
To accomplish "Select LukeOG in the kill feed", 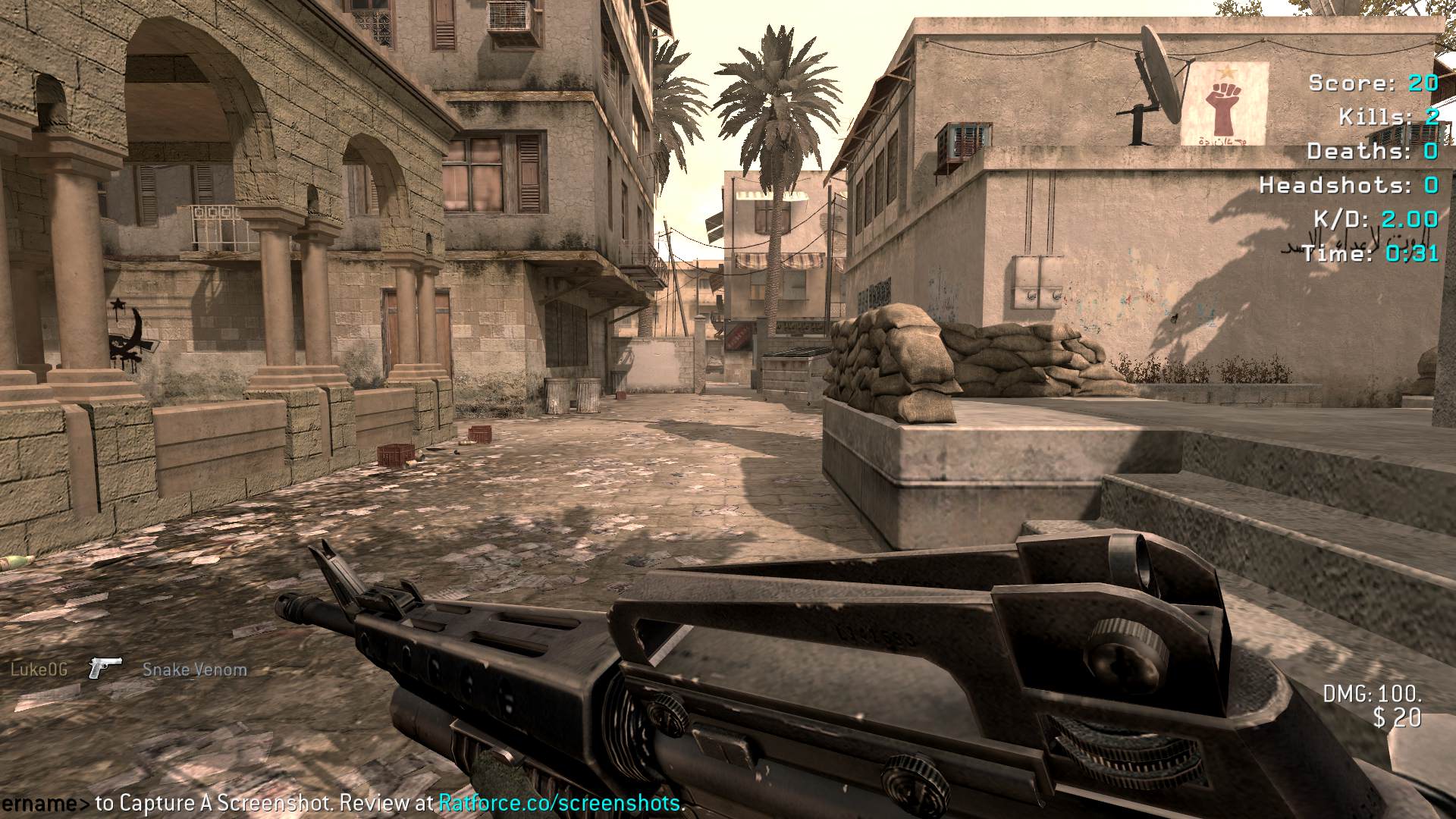I will pyautogui.click(x=39, y=669).
